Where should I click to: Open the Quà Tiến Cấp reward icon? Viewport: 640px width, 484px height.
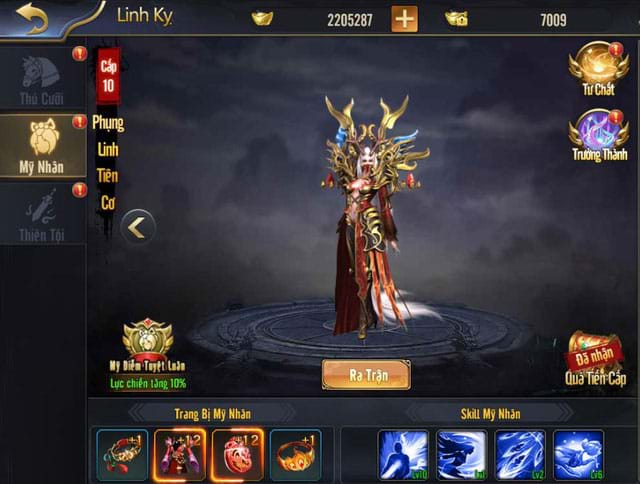click(x=597, y=360)
